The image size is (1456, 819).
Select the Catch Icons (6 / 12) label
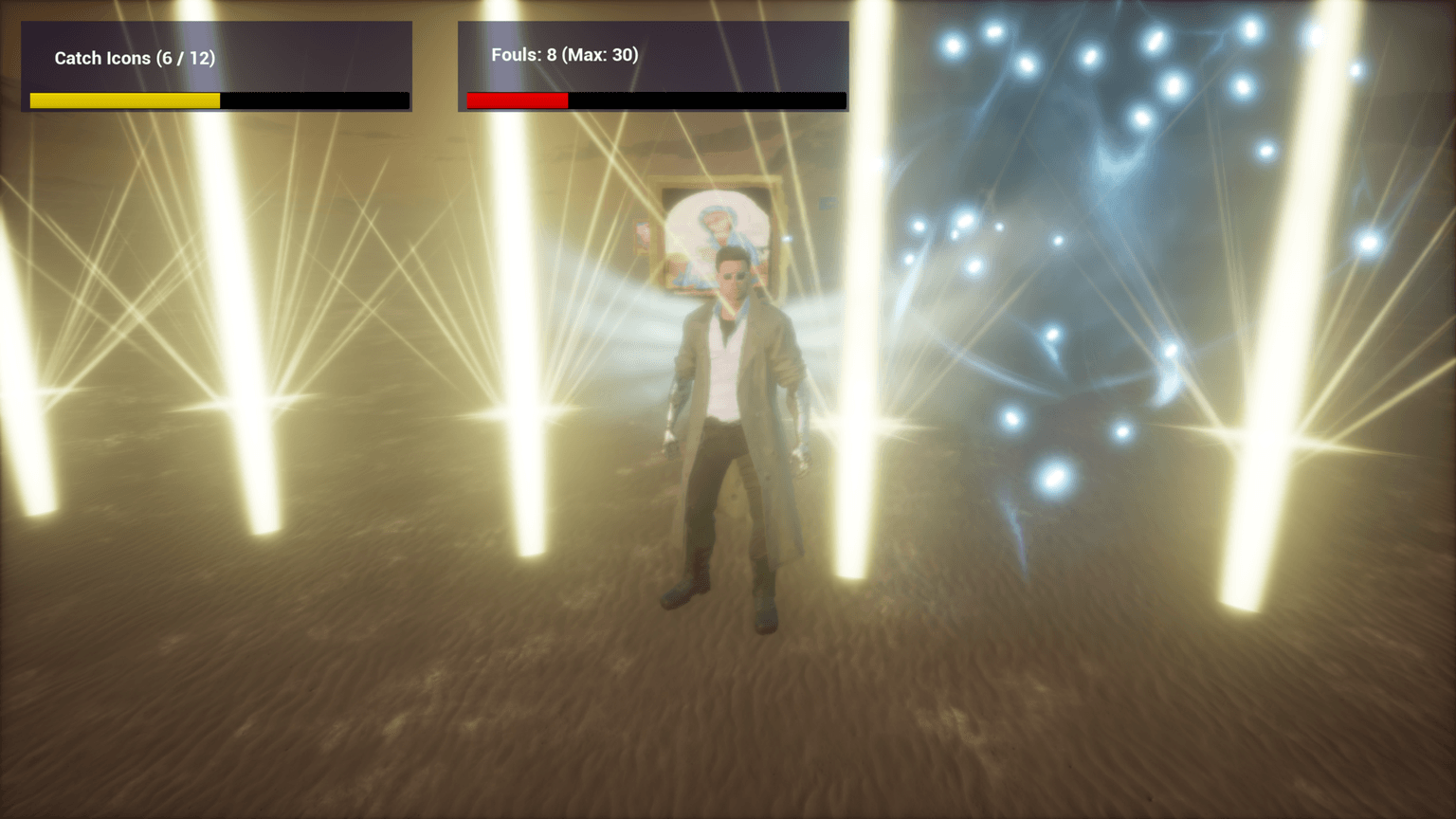(x=136, y=58)
